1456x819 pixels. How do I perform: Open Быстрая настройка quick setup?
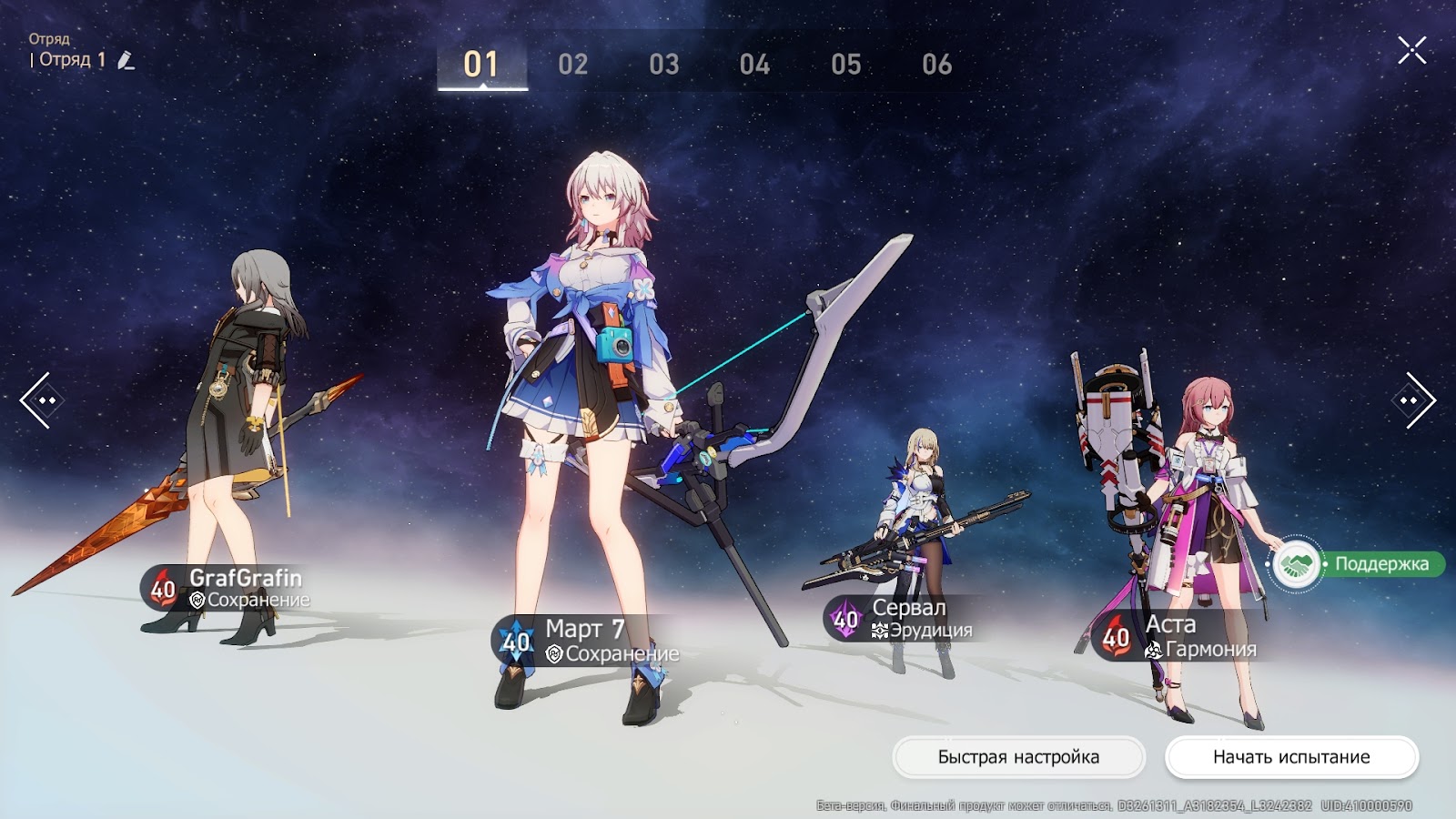1018,757
